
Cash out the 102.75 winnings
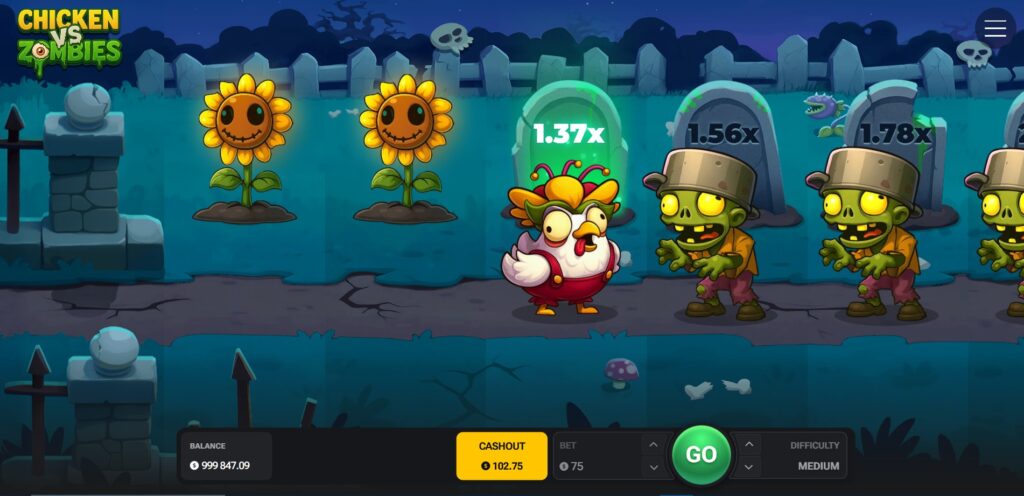pos(501,456)
